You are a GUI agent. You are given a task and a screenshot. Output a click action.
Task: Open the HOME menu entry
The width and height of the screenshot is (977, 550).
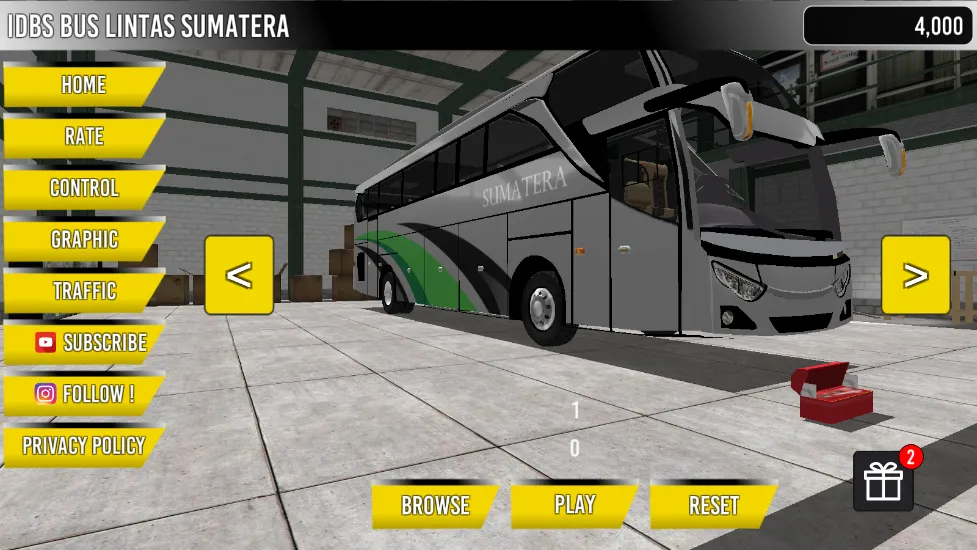[83, 85]
